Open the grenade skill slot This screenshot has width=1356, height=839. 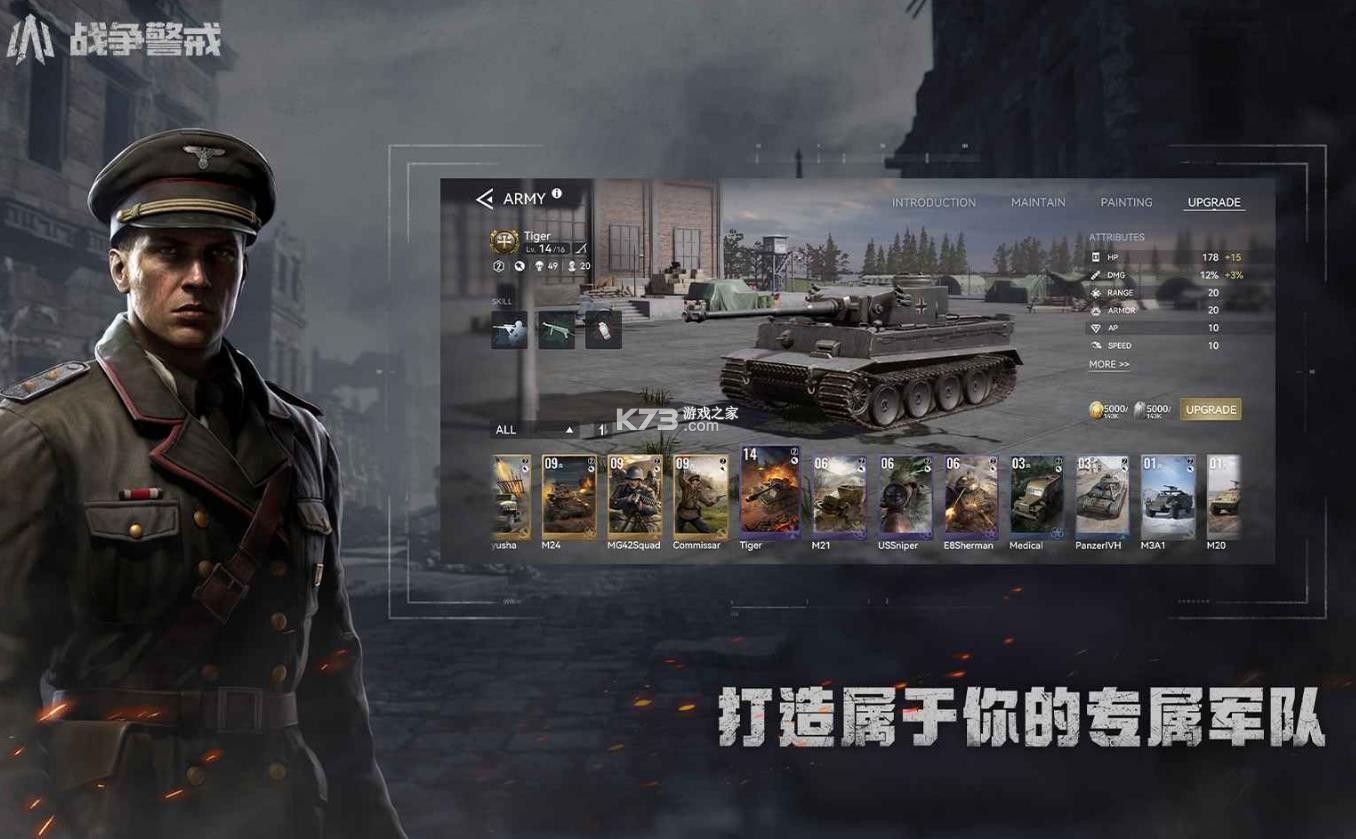tap(604, 329)
